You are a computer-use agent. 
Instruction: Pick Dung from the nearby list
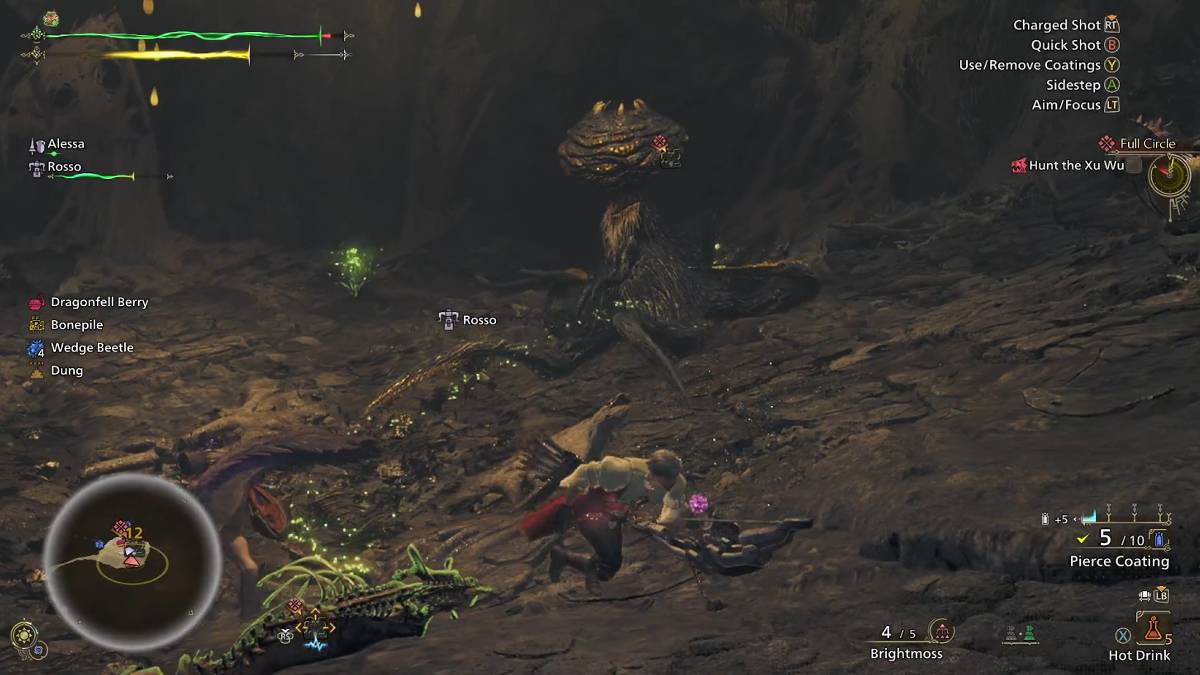point(67,371)
